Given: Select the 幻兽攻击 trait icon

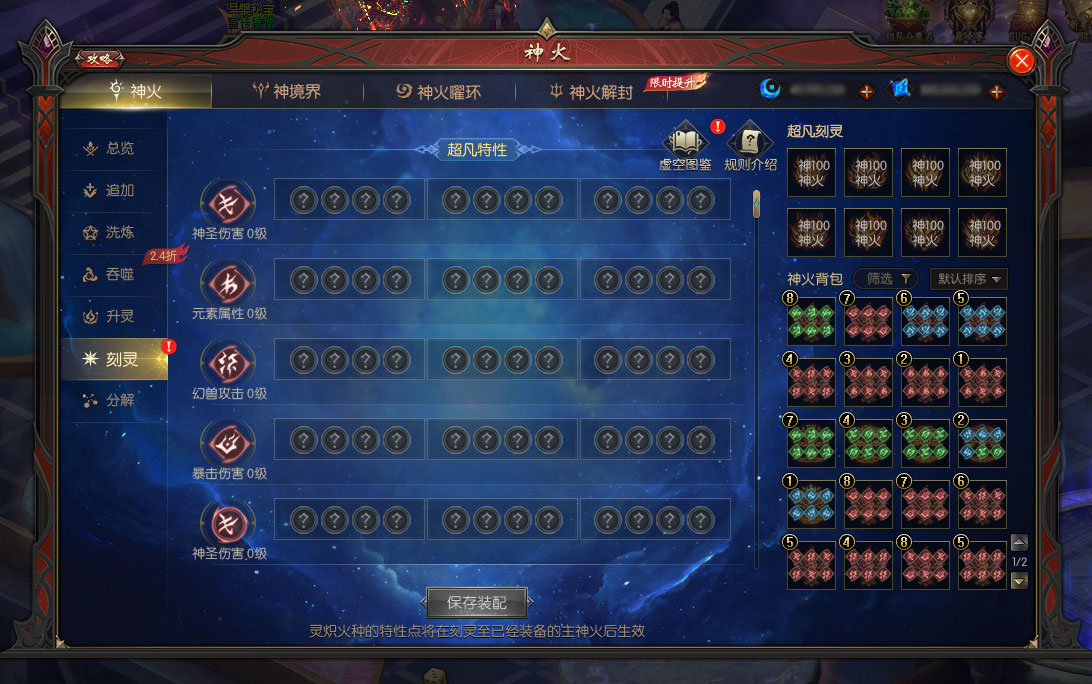Looking at the screenshot, I should point(229,363).
